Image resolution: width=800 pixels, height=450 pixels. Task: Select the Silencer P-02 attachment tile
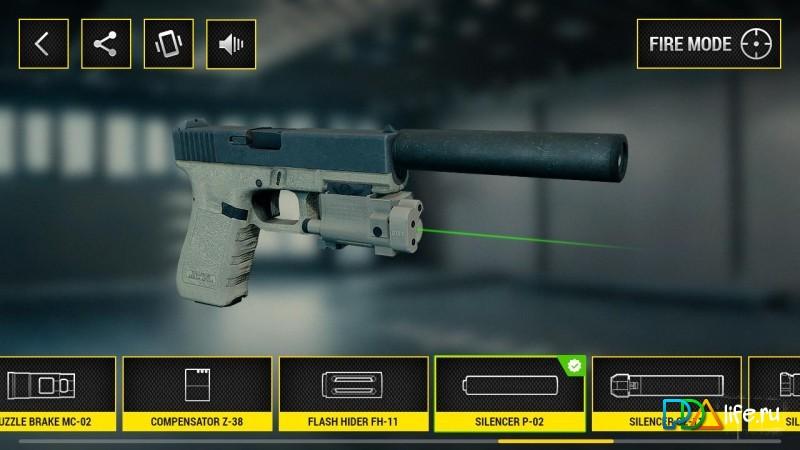[509, 394]
